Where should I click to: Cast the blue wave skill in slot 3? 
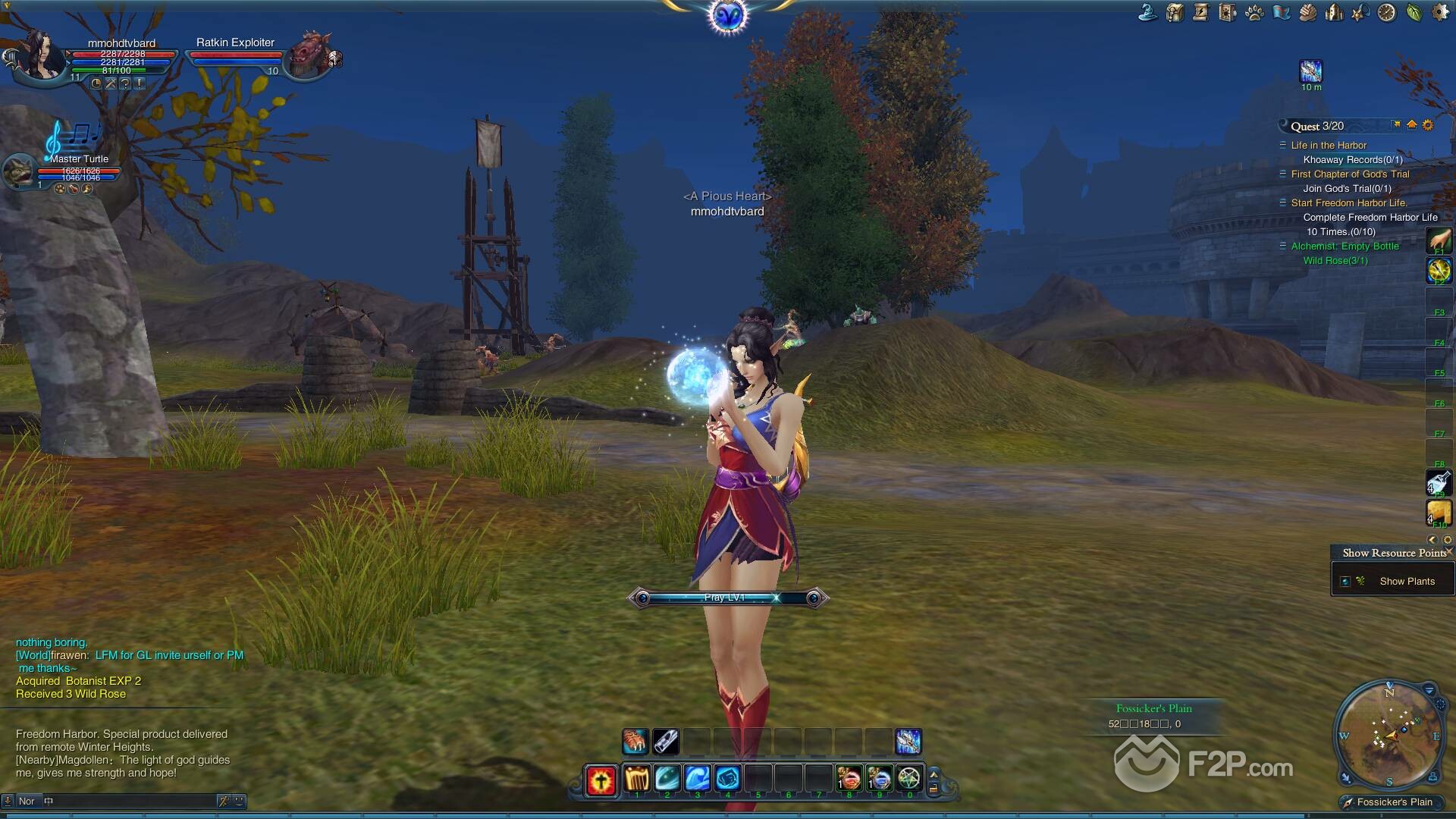pyautogui.click(x=698, y=779)
